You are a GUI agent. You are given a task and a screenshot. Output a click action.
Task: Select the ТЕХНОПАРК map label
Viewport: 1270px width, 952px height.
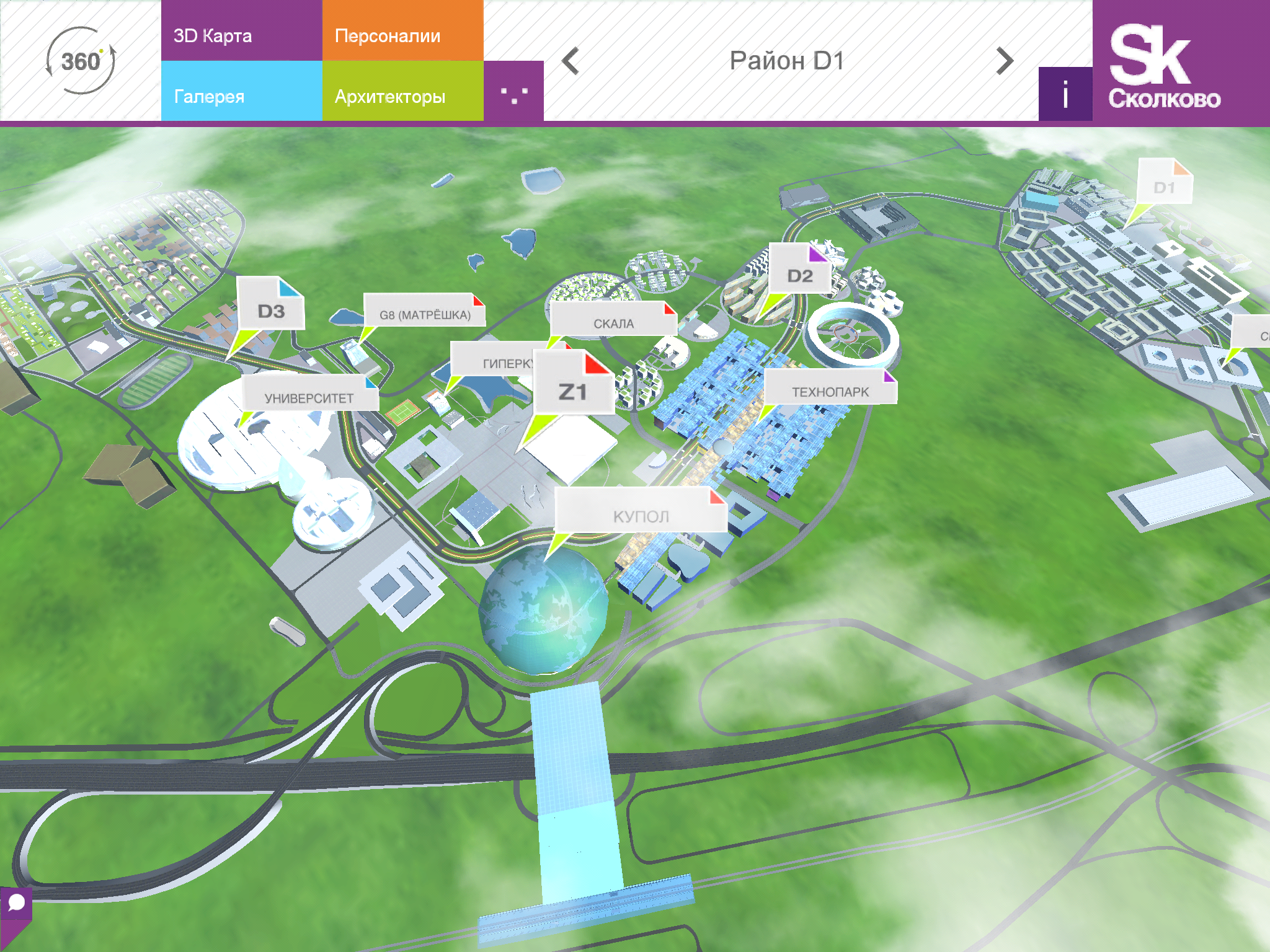tap(830, 391)
